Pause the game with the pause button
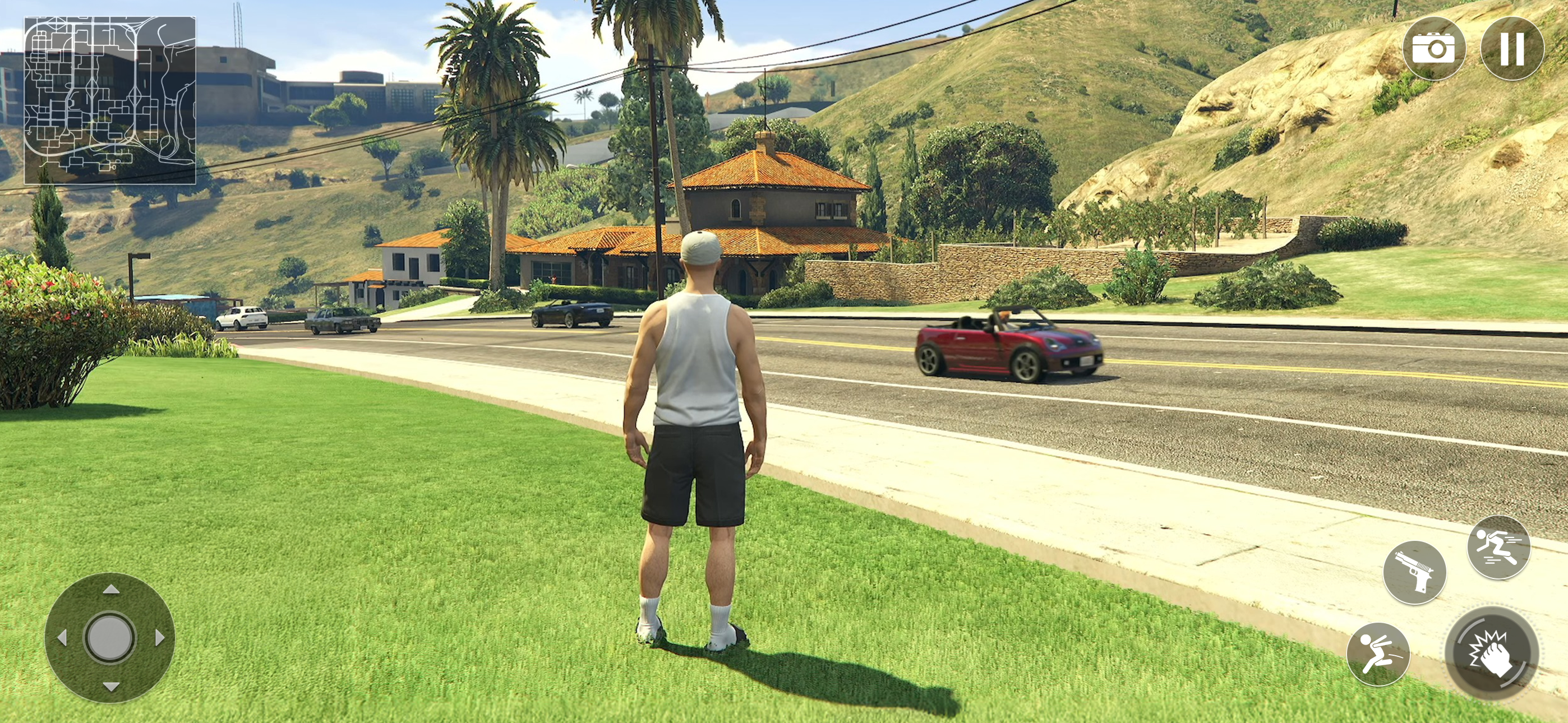The height and width of the screenshot is (723, 1568). pyautogui.click(x=1512, y=48)
